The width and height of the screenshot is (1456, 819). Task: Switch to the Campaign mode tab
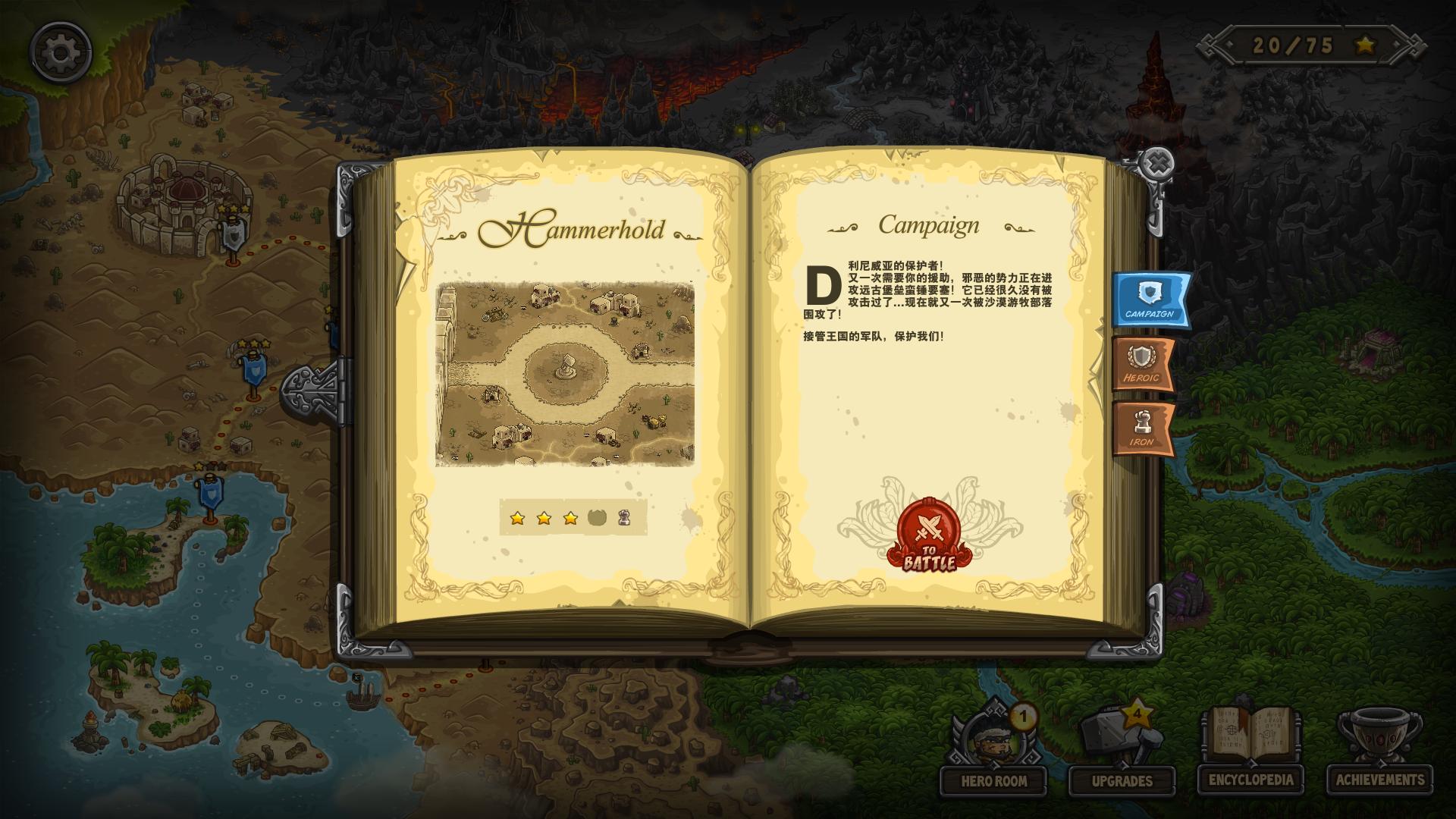point(1150,299)
